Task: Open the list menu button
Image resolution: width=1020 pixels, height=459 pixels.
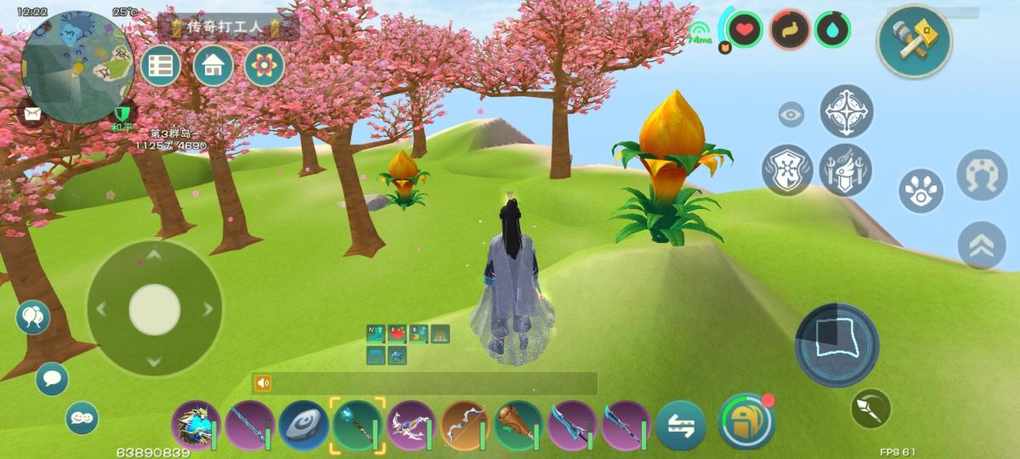Action: 160,66
